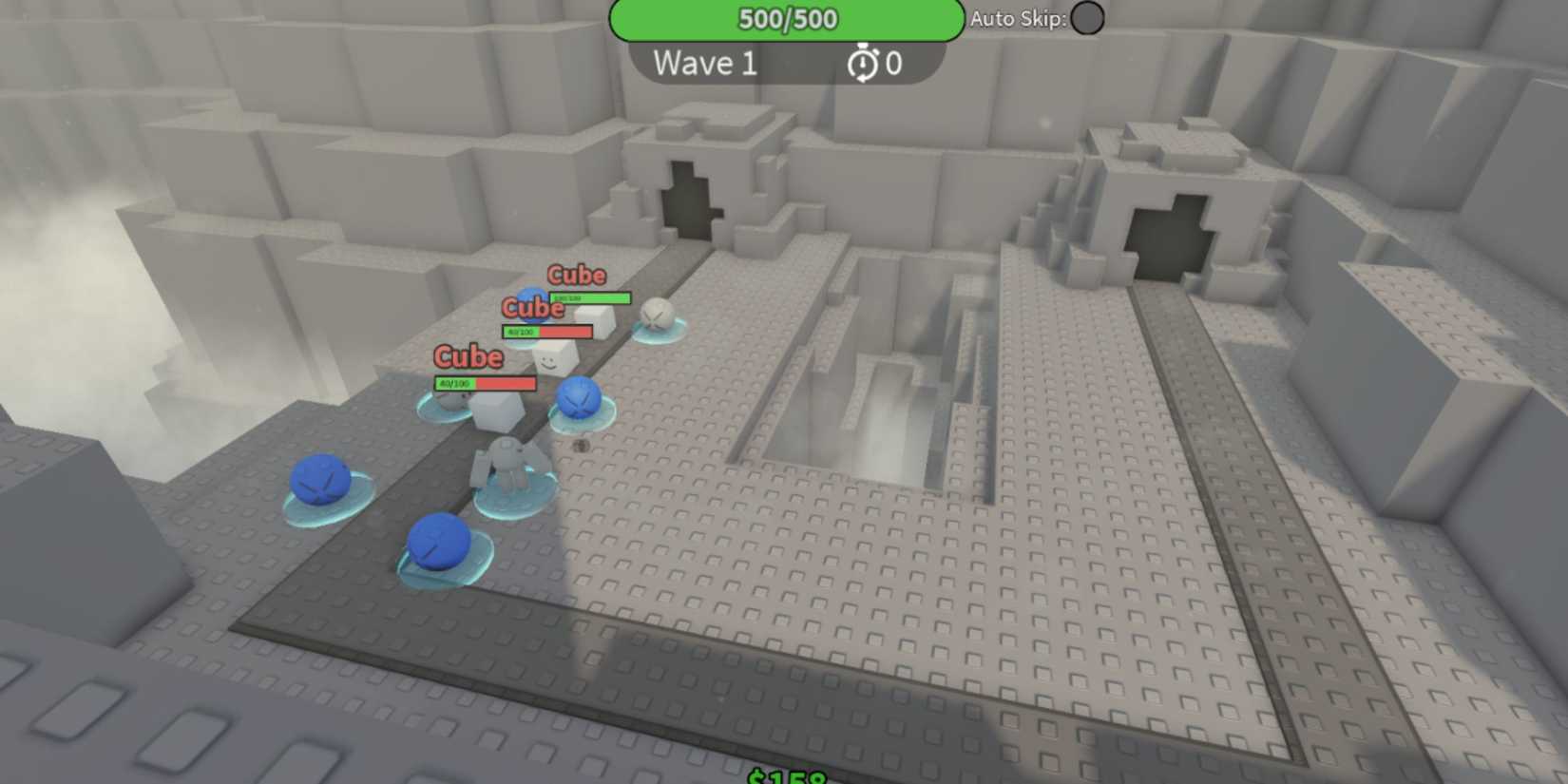
Task: Select the lowest blue orb tower
Action: point(441,542)
